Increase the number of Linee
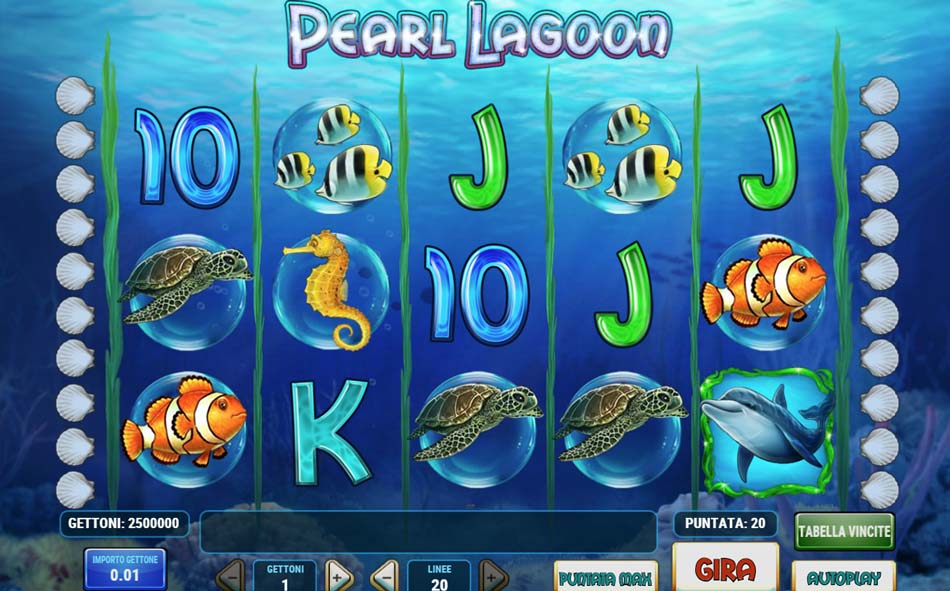 (x=492, y=577)
